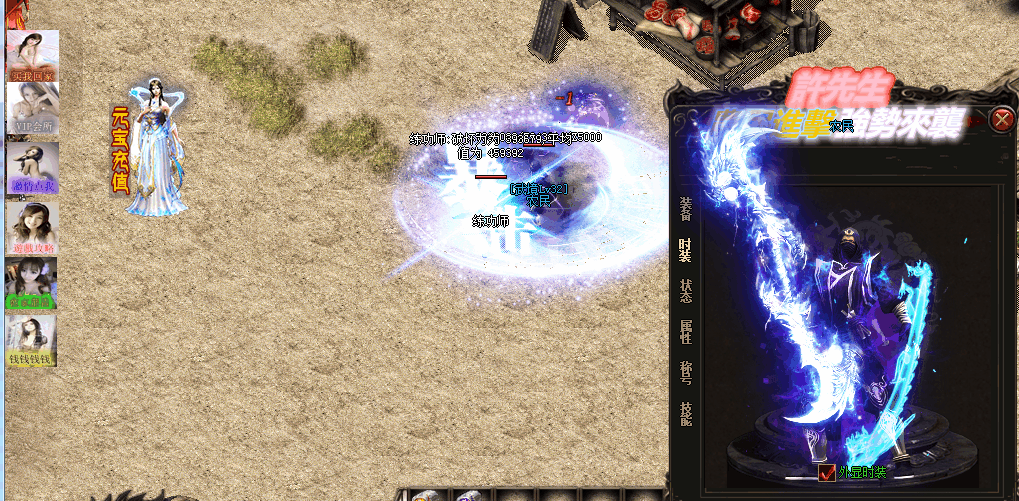1019x501 pixels.
Task: Open the 技能 skills tab
Action: coord(685,414)
